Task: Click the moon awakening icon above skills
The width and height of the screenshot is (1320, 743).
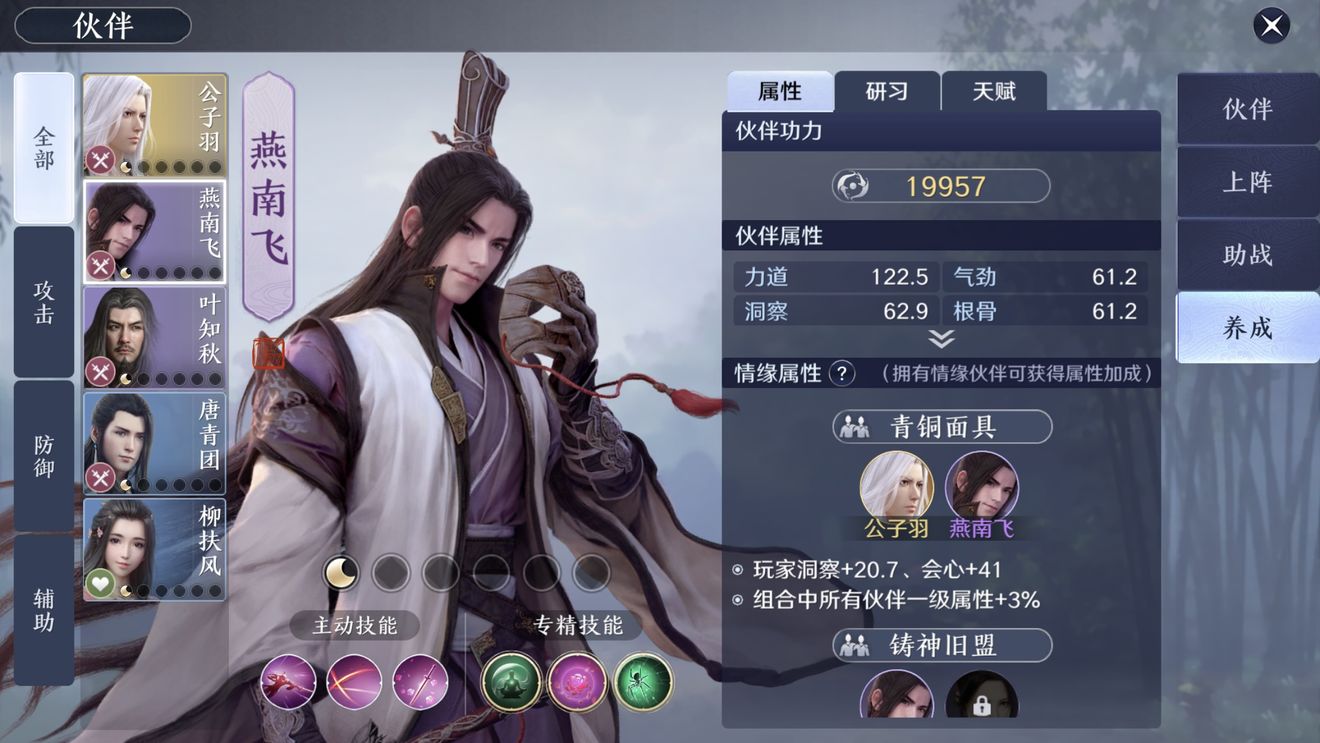Action: [339, 570]
